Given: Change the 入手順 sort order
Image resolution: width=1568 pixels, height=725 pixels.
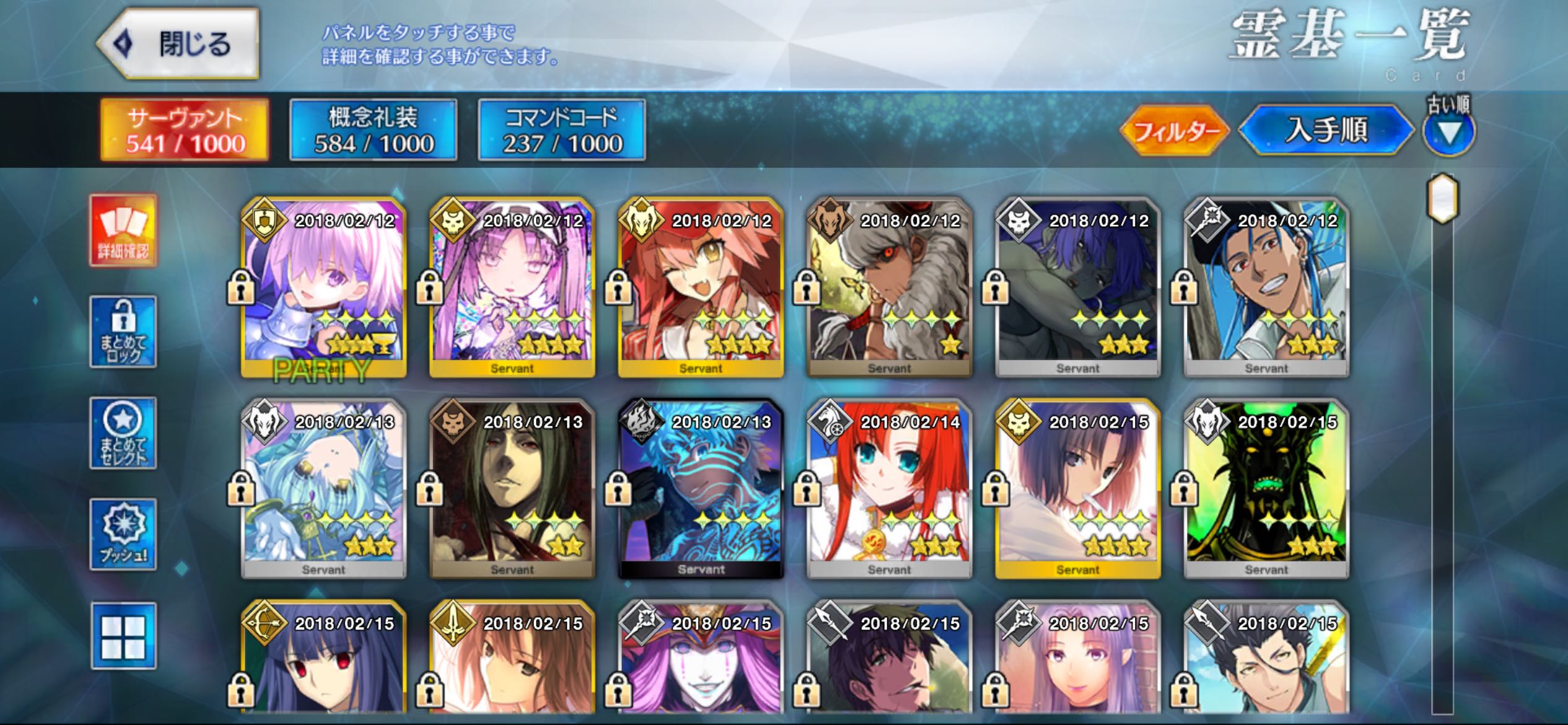Looking at the screenshot, I should (x=1326, y=131).
